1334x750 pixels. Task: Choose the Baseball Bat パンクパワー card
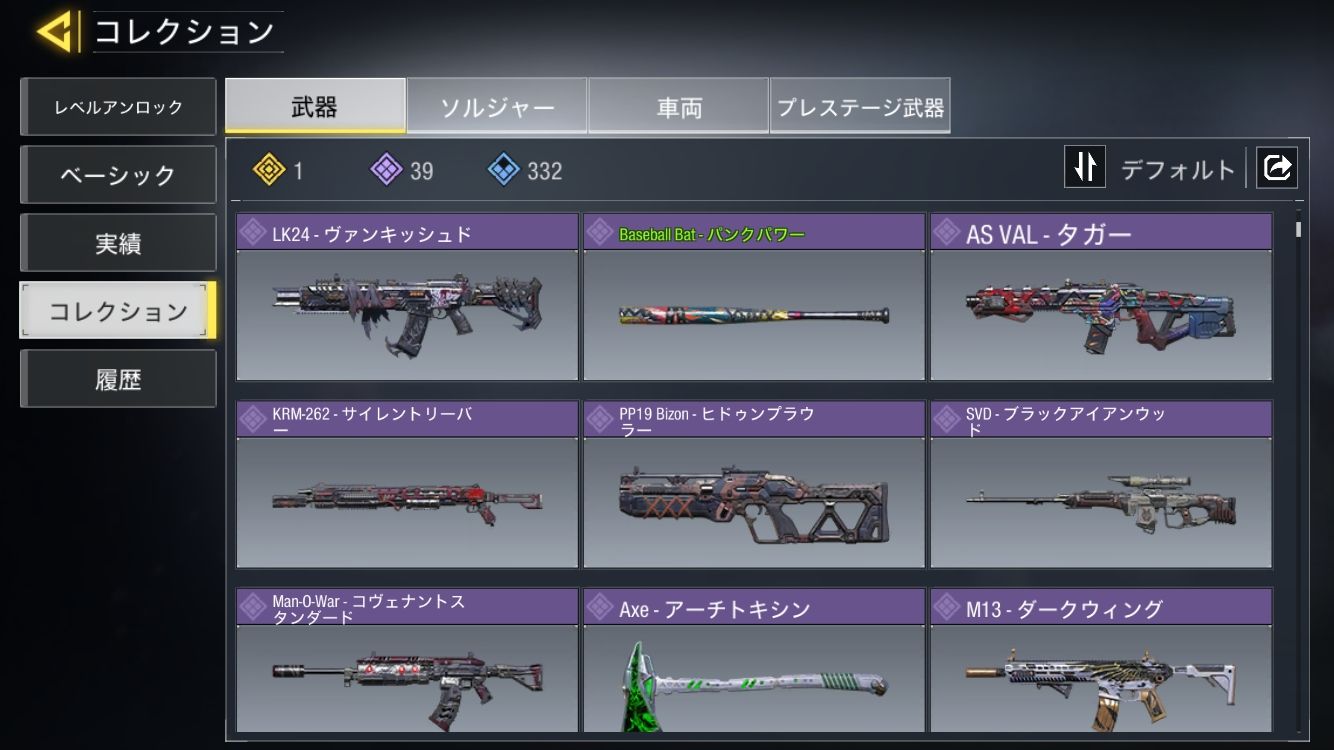(754, 298)
